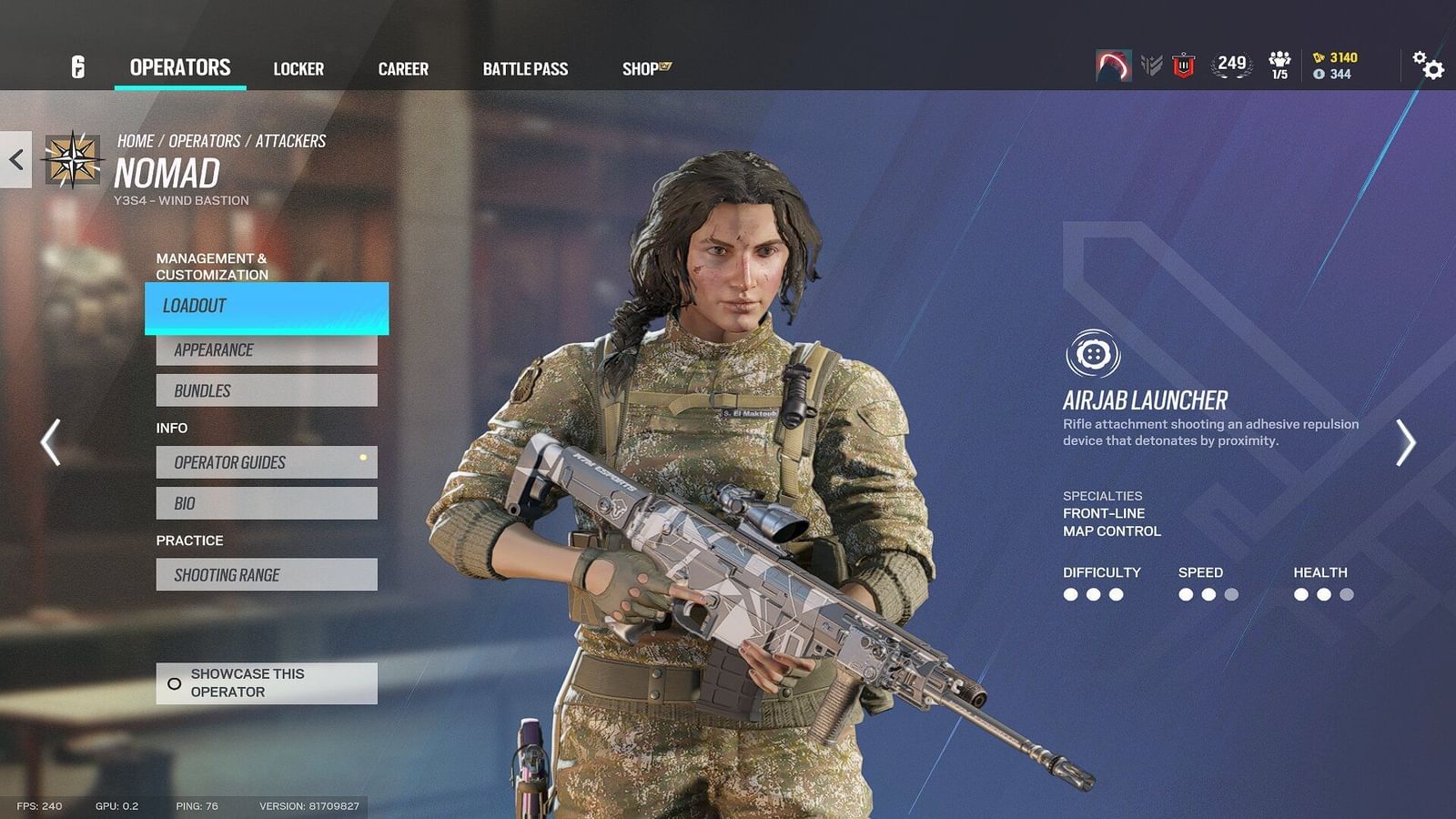Select the Appearance customization option
The image size is (1456, 819).
265,349
